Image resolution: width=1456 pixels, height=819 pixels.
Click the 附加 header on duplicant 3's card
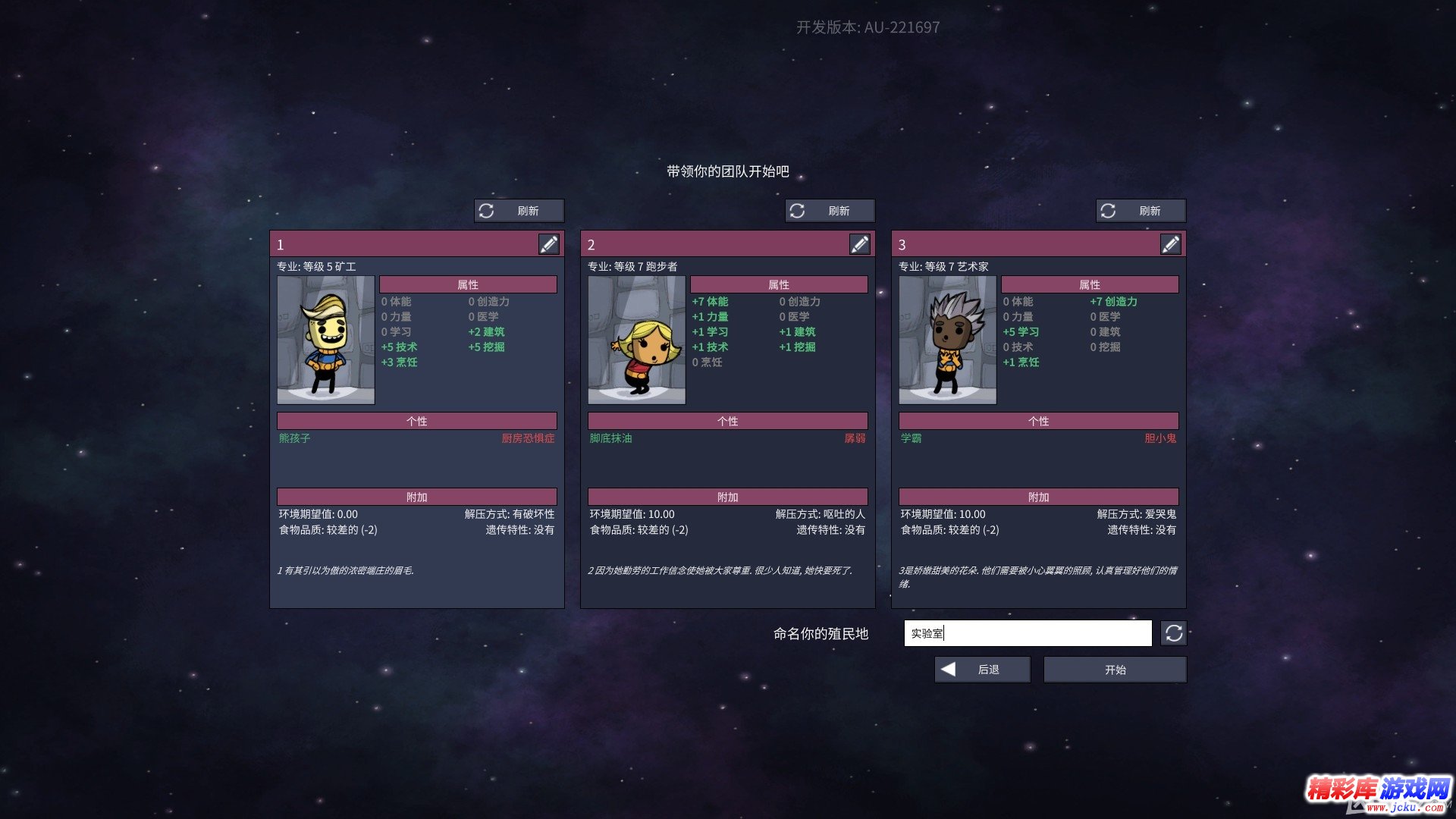tap(1038, 497)
